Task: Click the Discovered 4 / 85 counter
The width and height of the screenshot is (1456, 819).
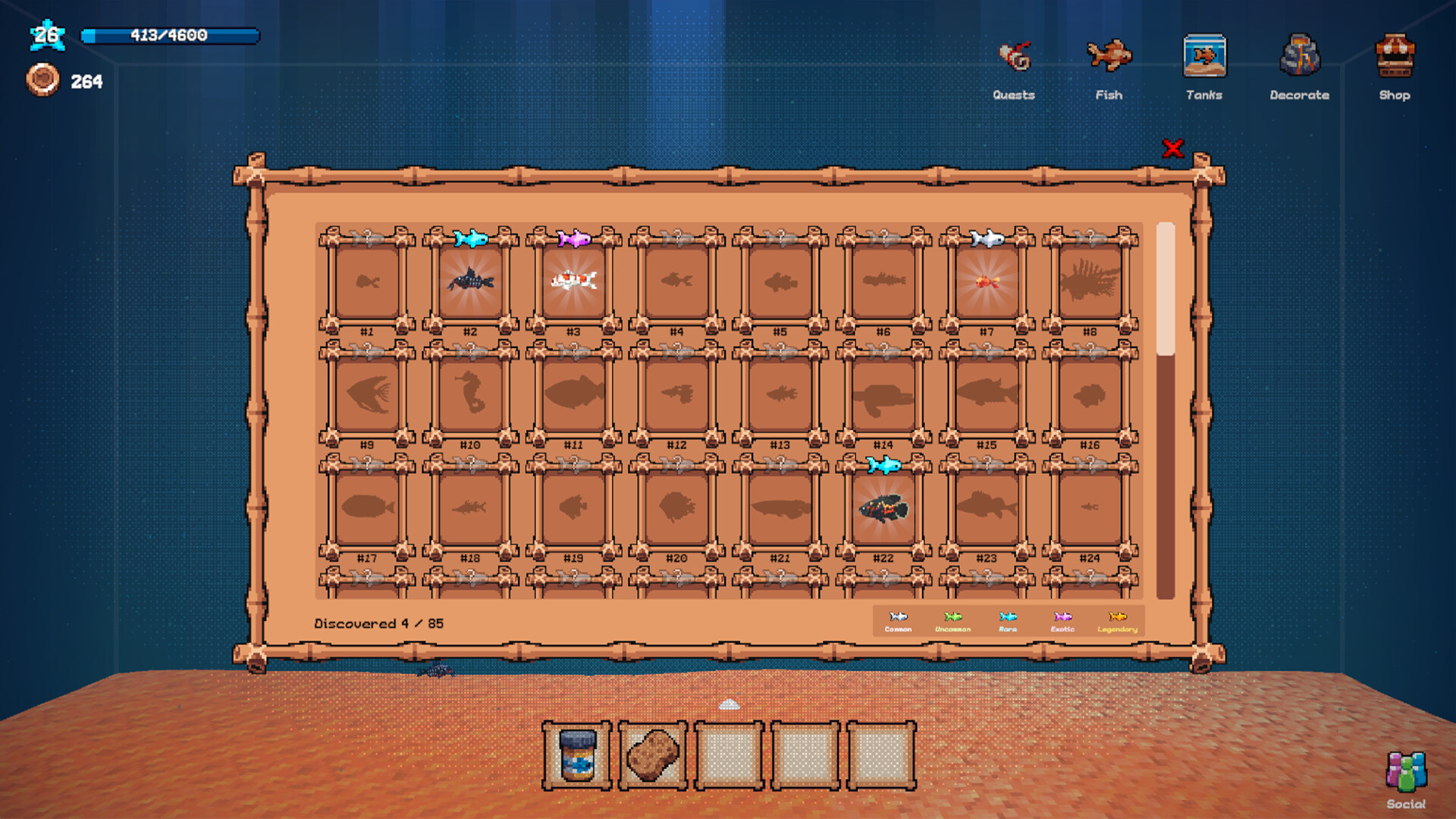Action: coord(379,623)
